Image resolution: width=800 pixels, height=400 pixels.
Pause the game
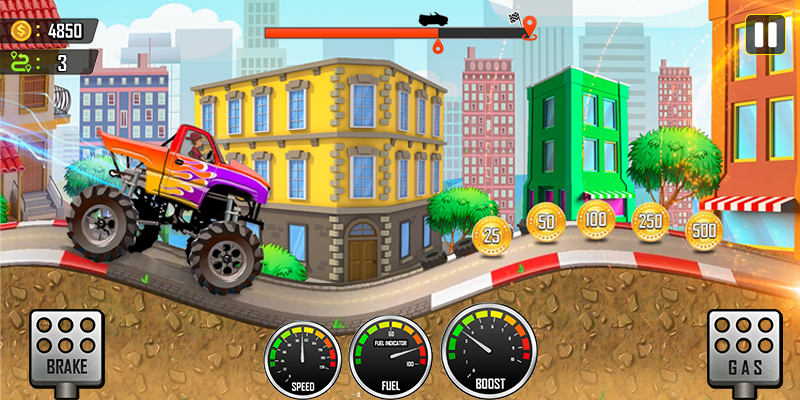765,34
